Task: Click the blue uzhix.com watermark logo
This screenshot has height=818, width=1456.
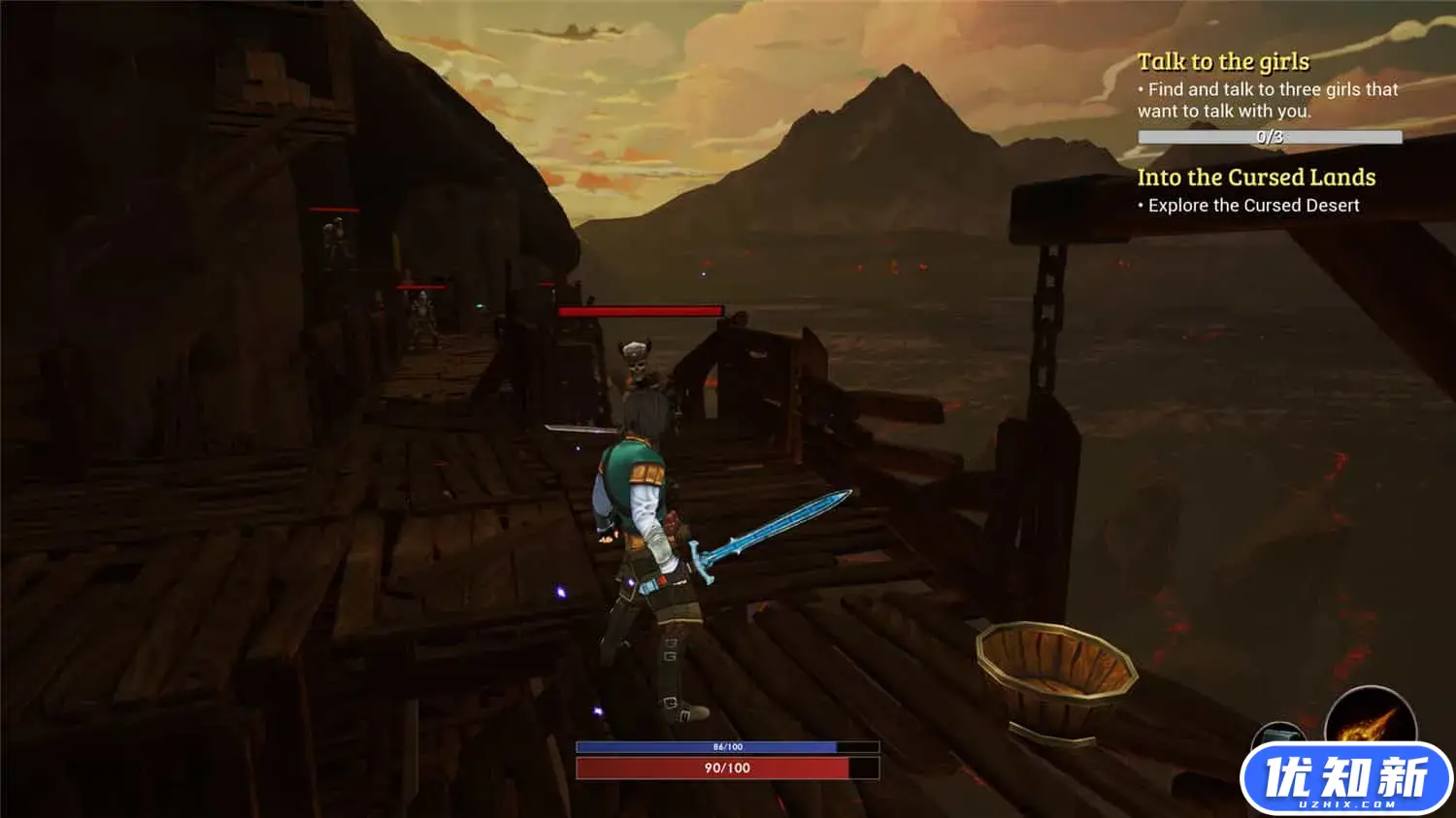Action: (1345, 780)
